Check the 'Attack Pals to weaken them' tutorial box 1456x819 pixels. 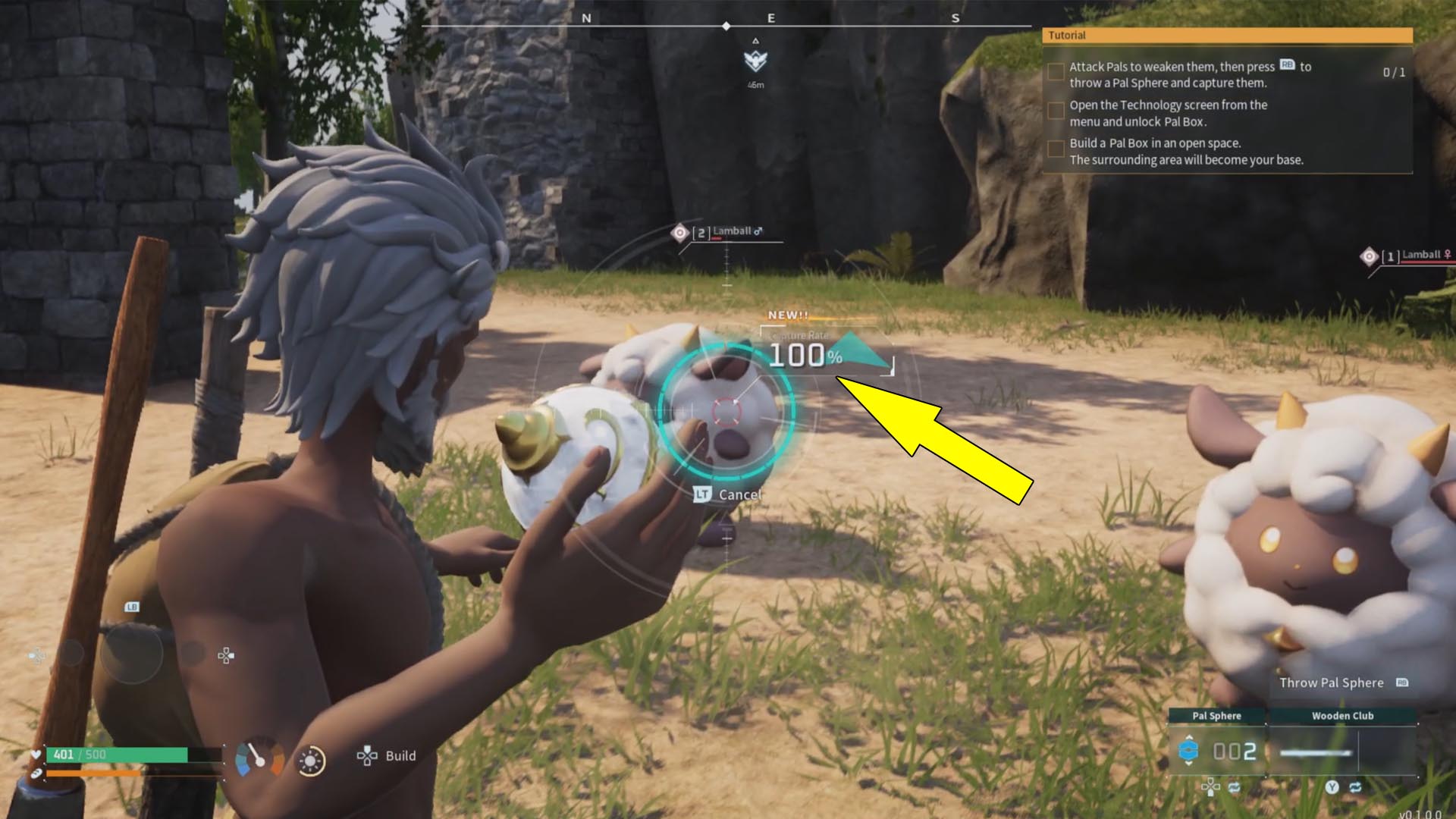(1056, 70)
